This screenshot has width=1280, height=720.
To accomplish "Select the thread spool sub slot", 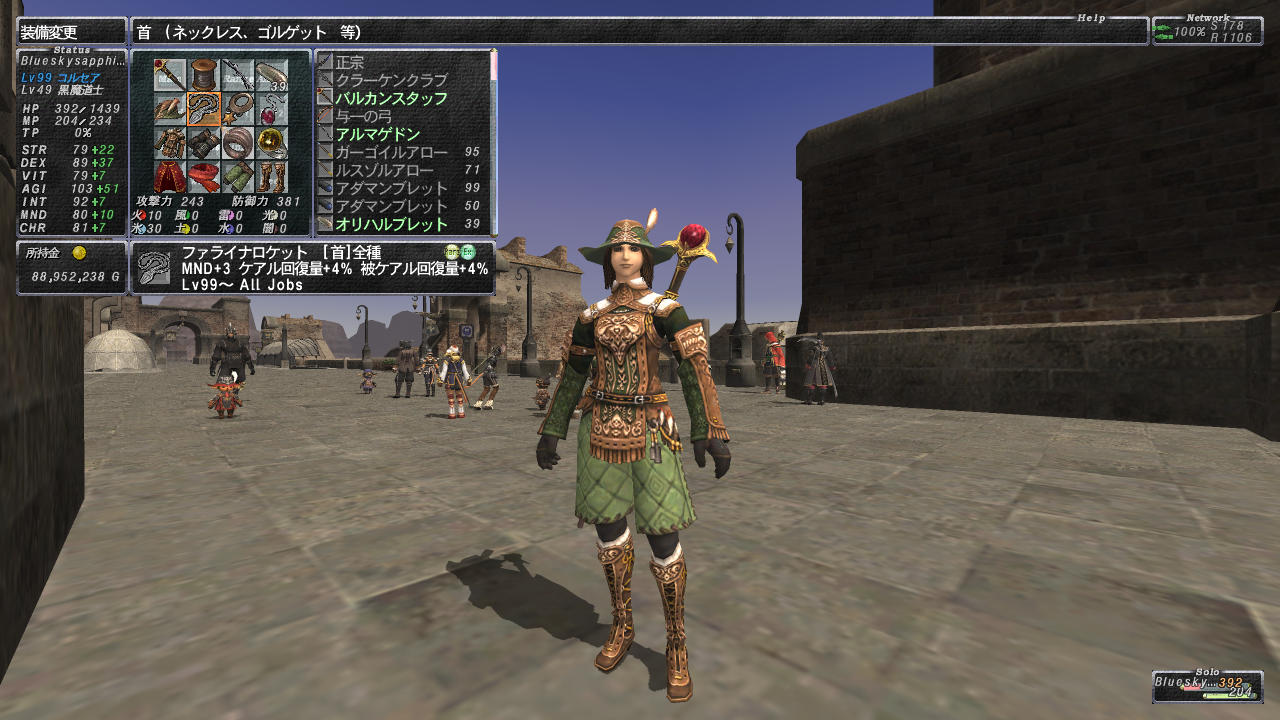I will pos(204,74).
